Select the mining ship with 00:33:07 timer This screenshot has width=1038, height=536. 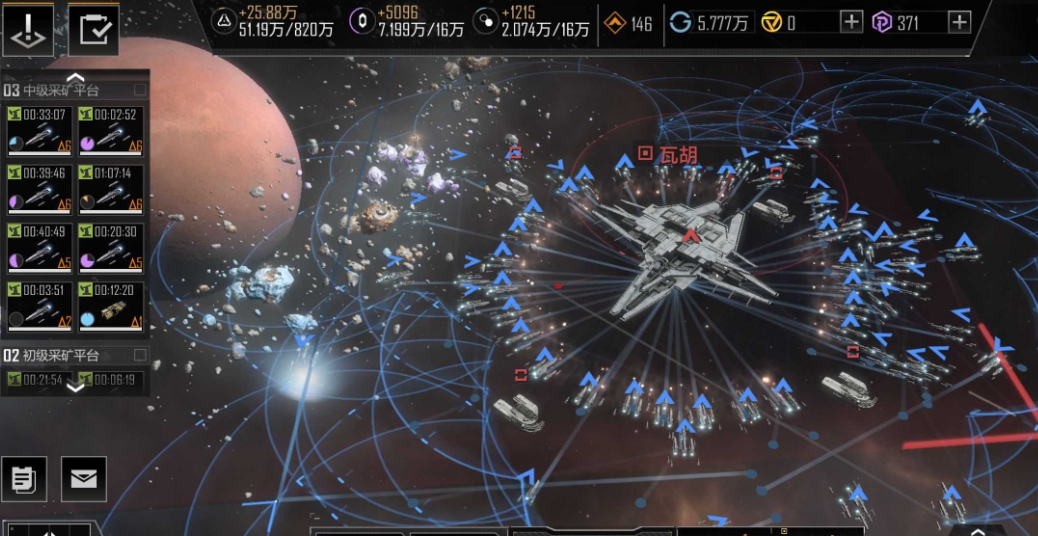(39, 133)
